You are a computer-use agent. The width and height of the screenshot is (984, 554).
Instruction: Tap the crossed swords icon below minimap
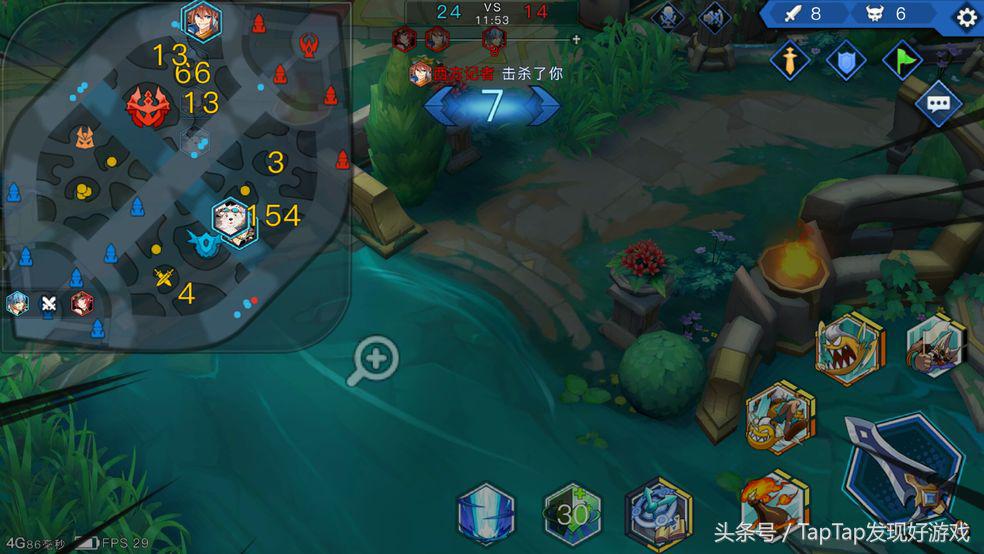coord(48,305)
